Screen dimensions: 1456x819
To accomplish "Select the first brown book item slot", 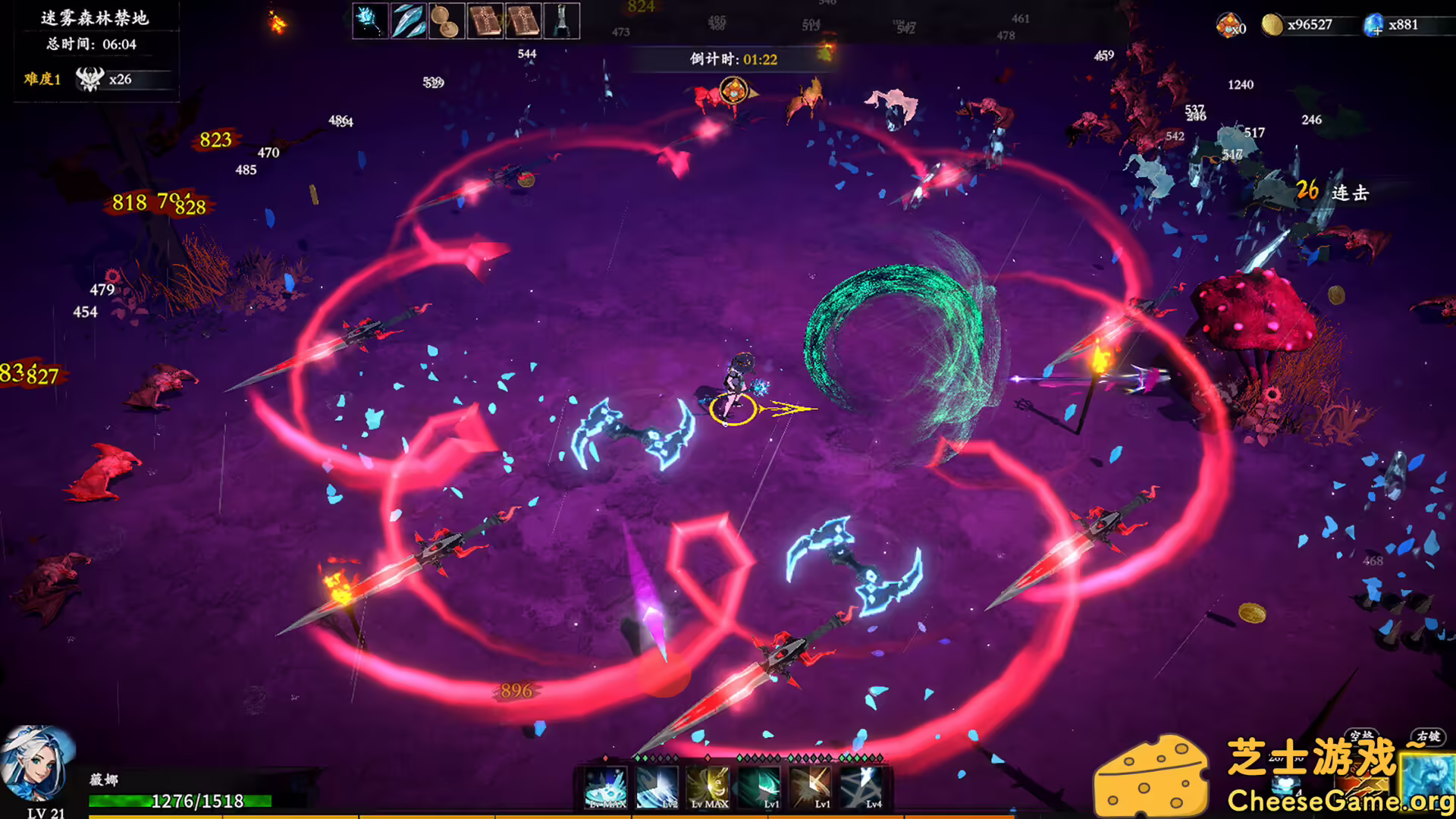I will tap(486, 20).
